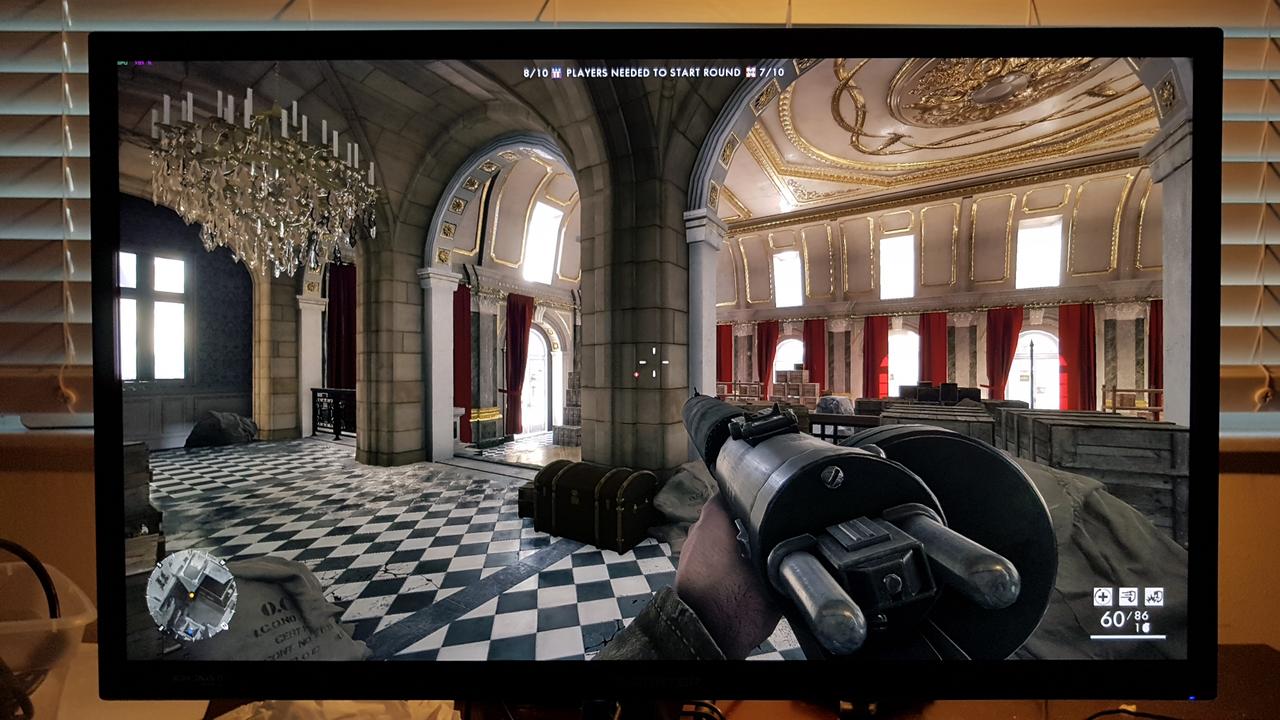This screenshot has height=720, width=1280.
Task: Click the health bar under the ammo count
Action: tap(1128, 637)
